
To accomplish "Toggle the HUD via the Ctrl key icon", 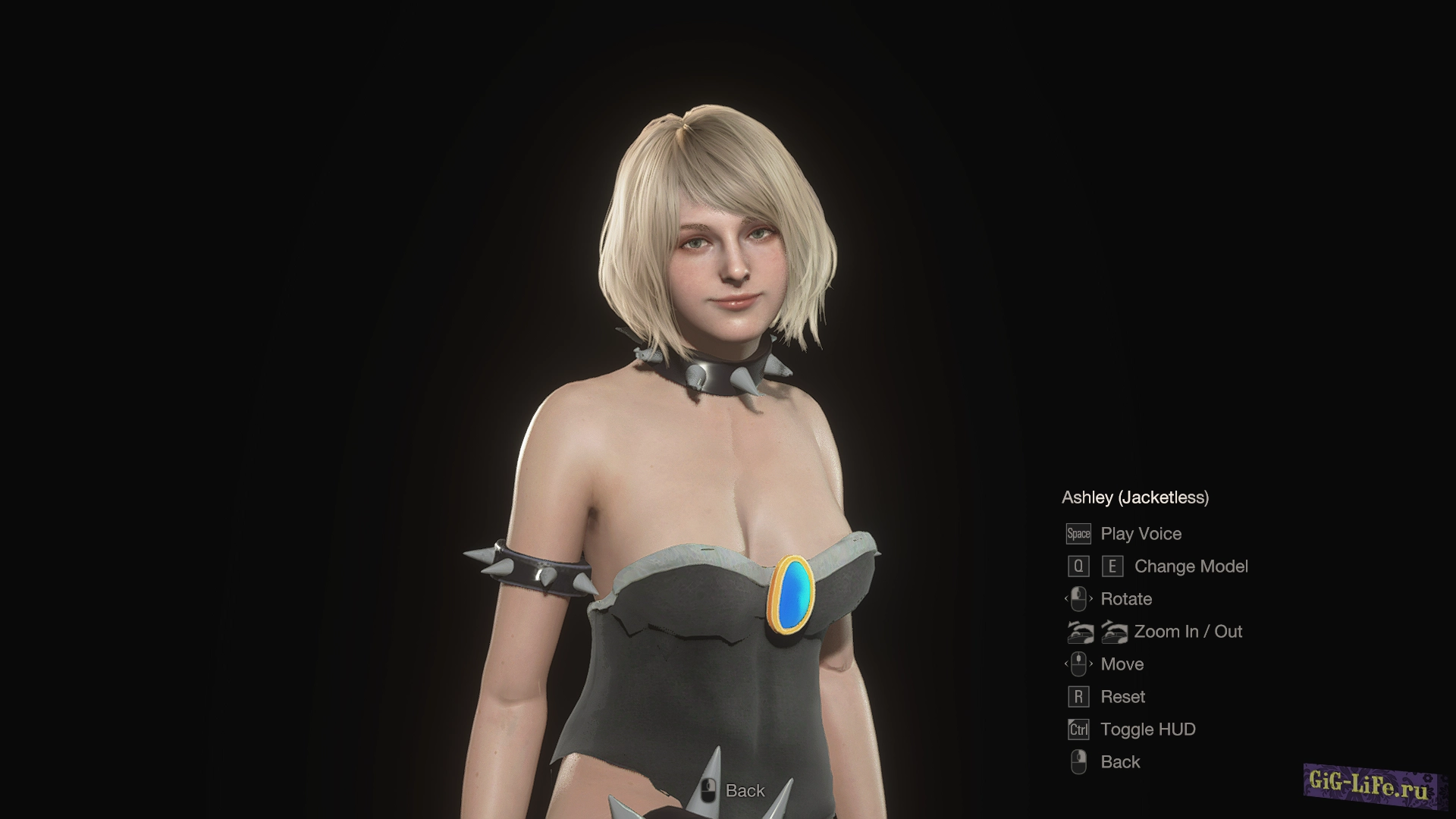I will coord(1078,729).
